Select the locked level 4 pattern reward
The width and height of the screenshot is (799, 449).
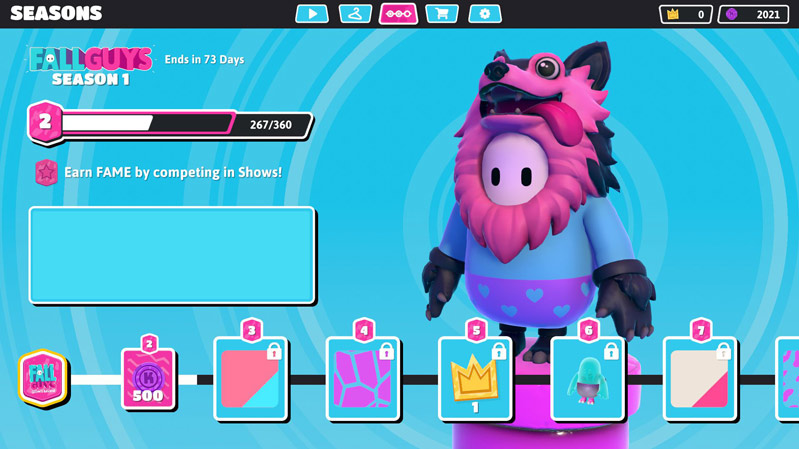[363, 378]
